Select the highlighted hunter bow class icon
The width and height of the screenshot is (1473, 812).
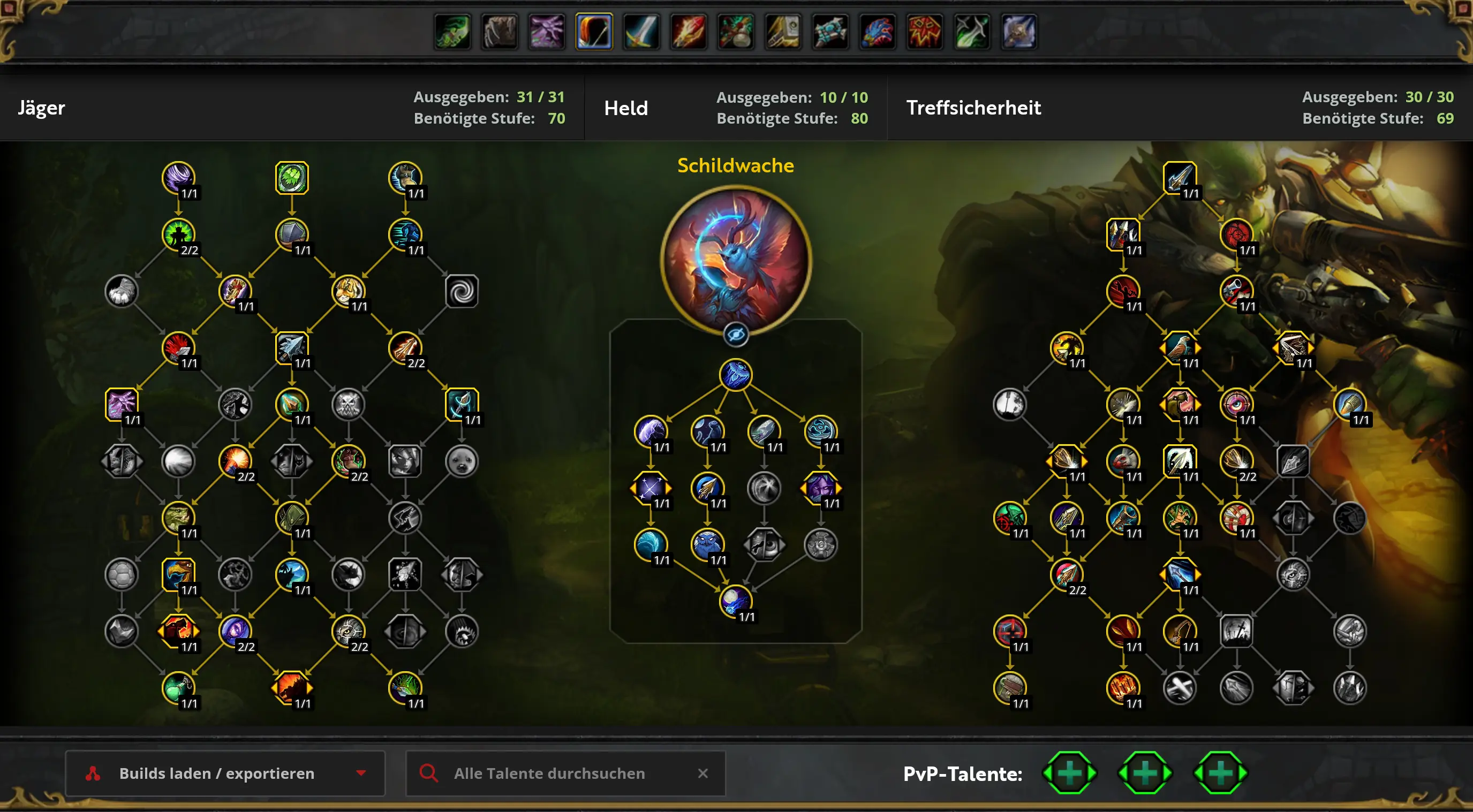(x=594, y=32)
